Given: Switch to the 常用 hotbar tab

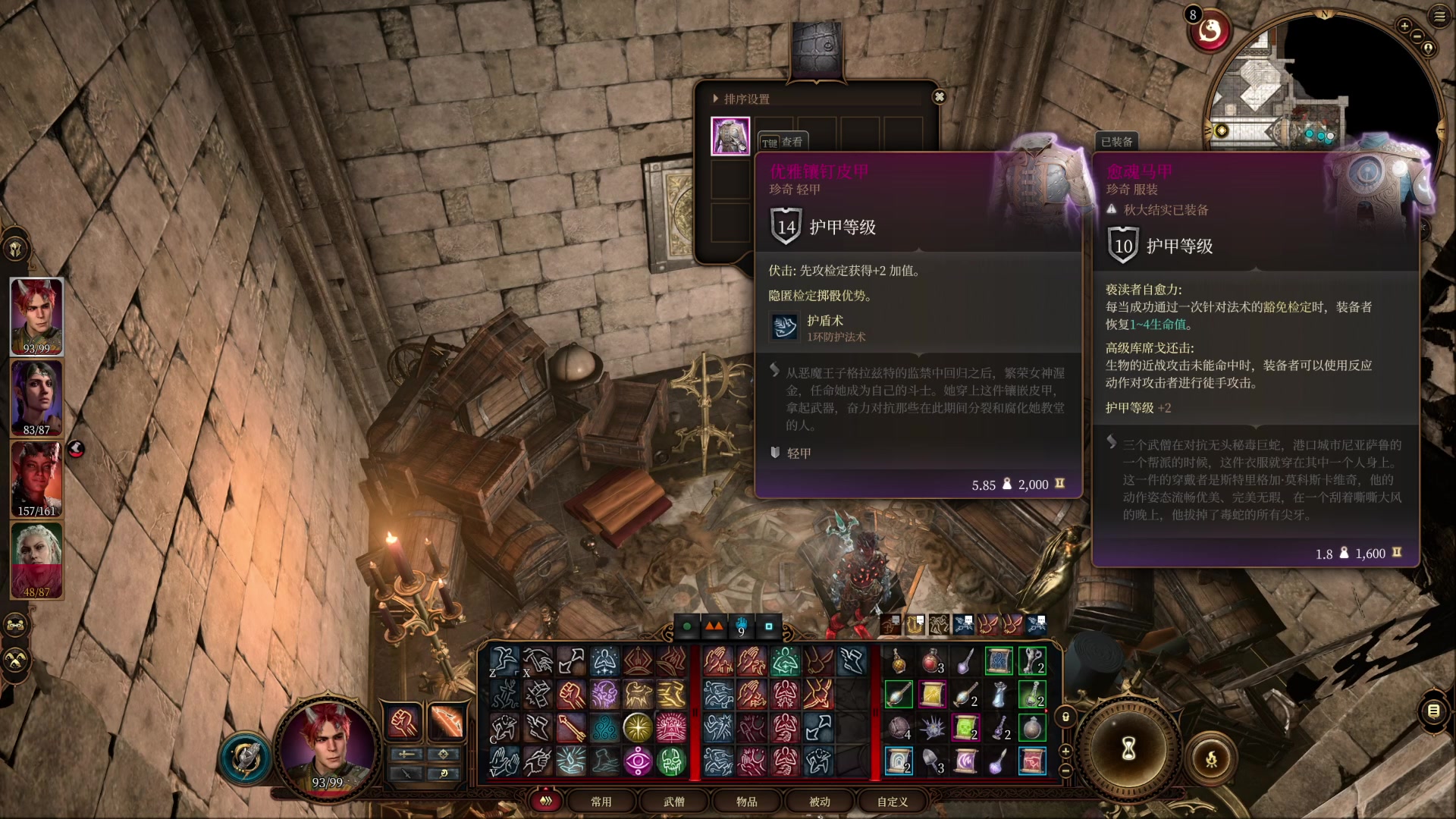Looking at the screenshot, I should pos(601,802).
